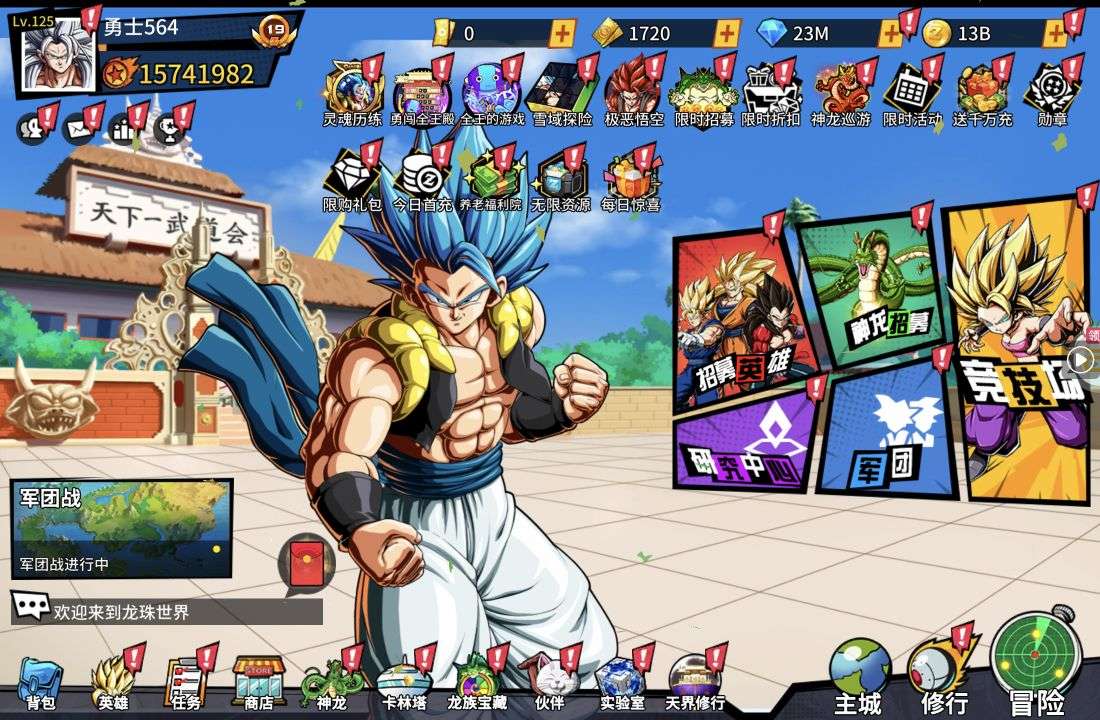
Task: Open the 每日惊喜 daily surprise gift
Action: point(630,180)
